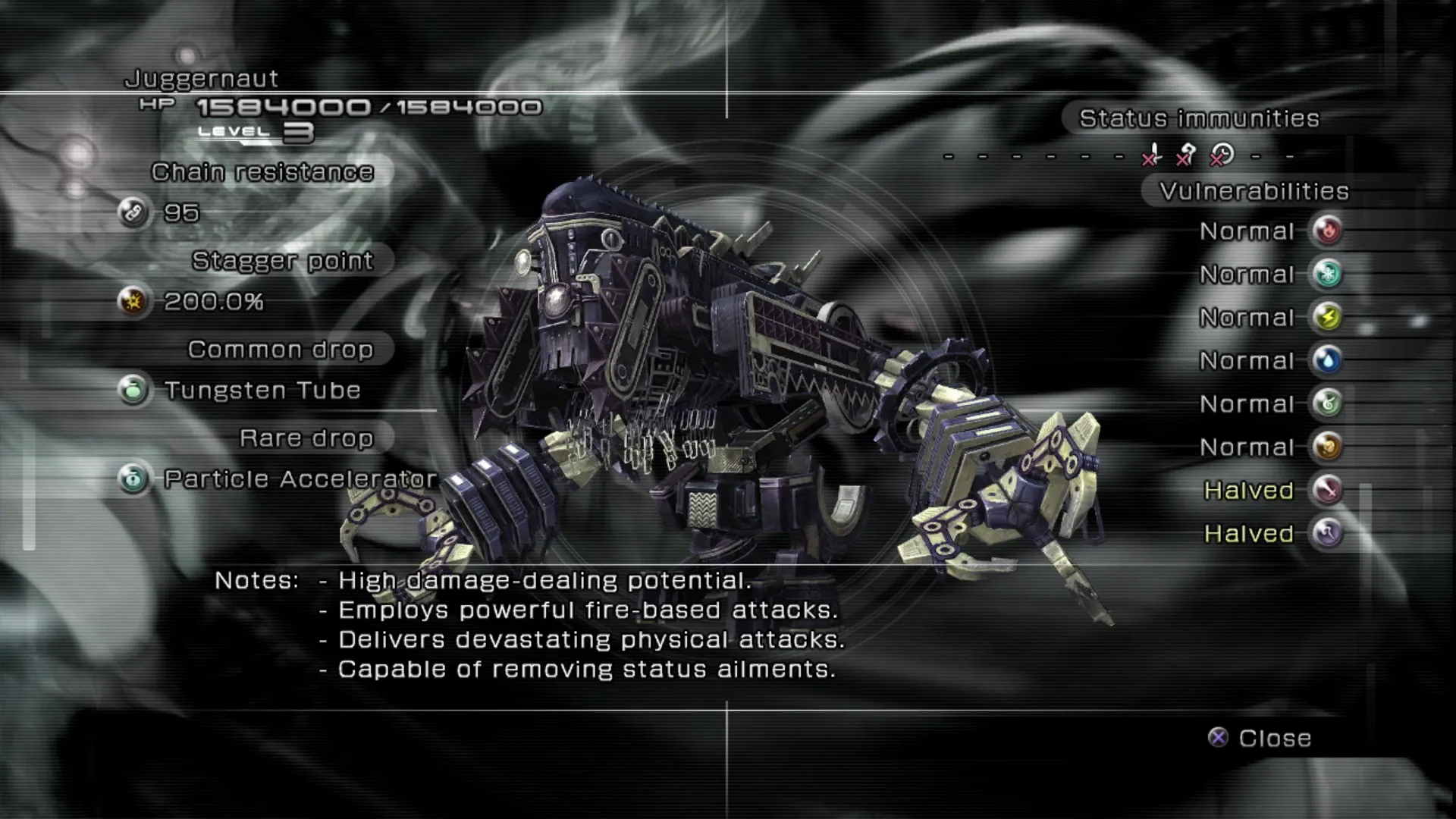This screenshot has width=1456, height=819.
Task: Click the stagger point star icon
Action: coord(133,302)
